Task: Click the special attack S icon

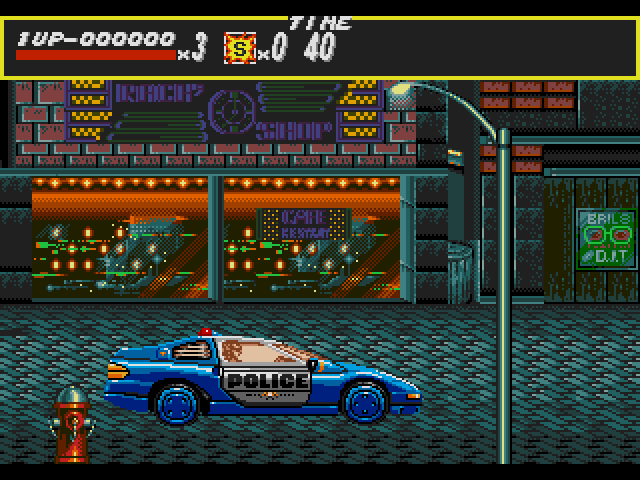Action: [240, 47]
